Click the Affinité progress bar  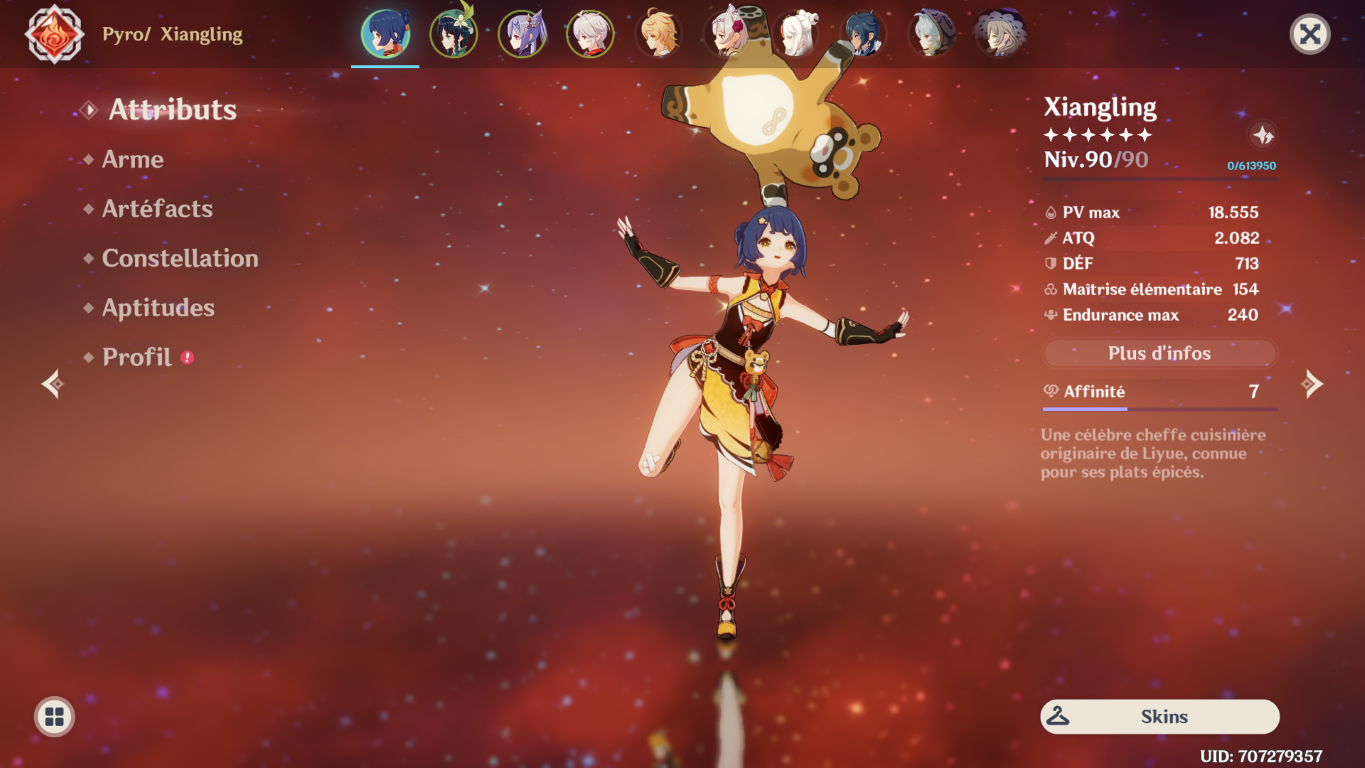[1159, 408]
